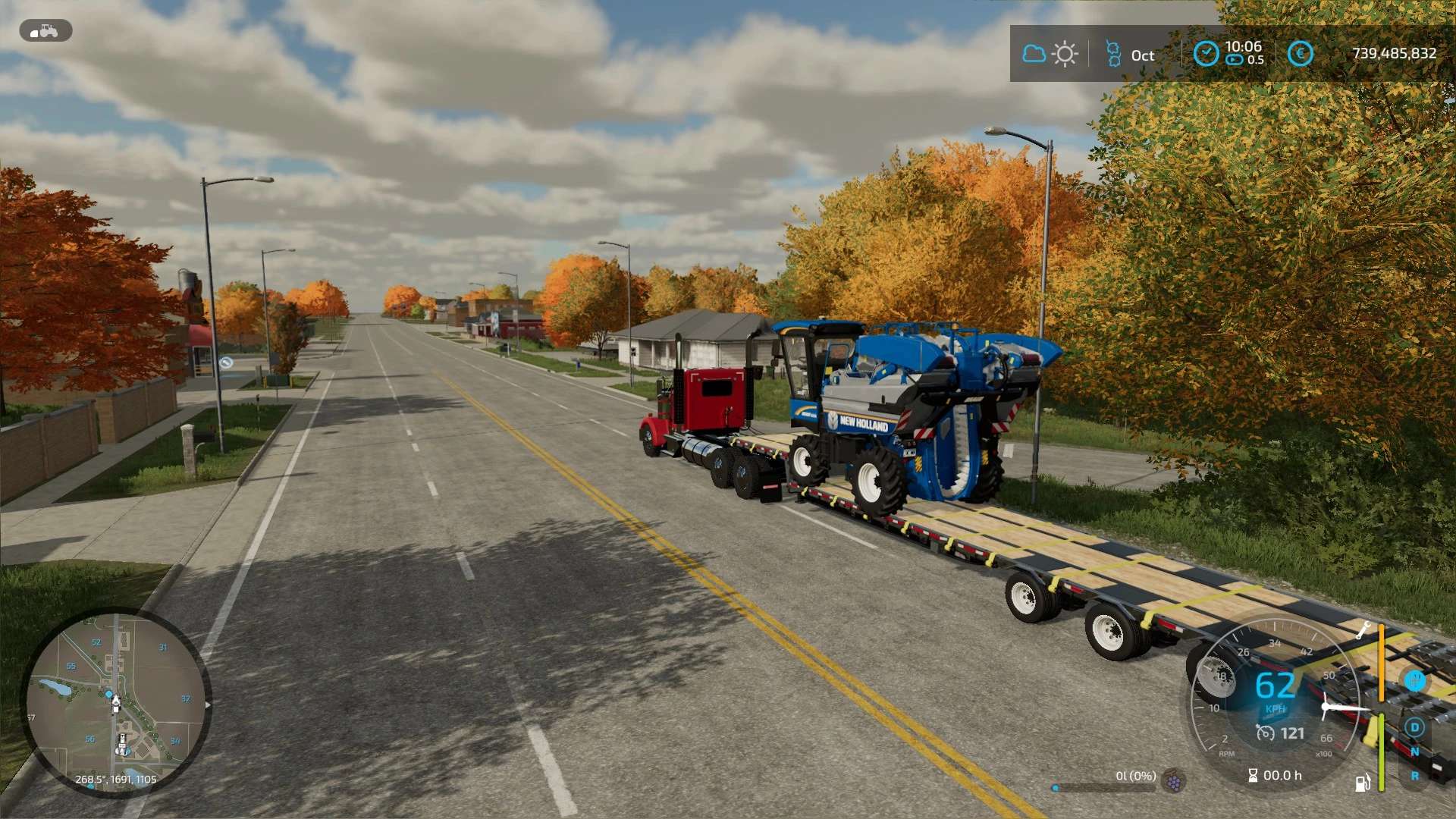Click the euro money icon
Screen dimensions: 1456x819
(x=1300, y=54)
